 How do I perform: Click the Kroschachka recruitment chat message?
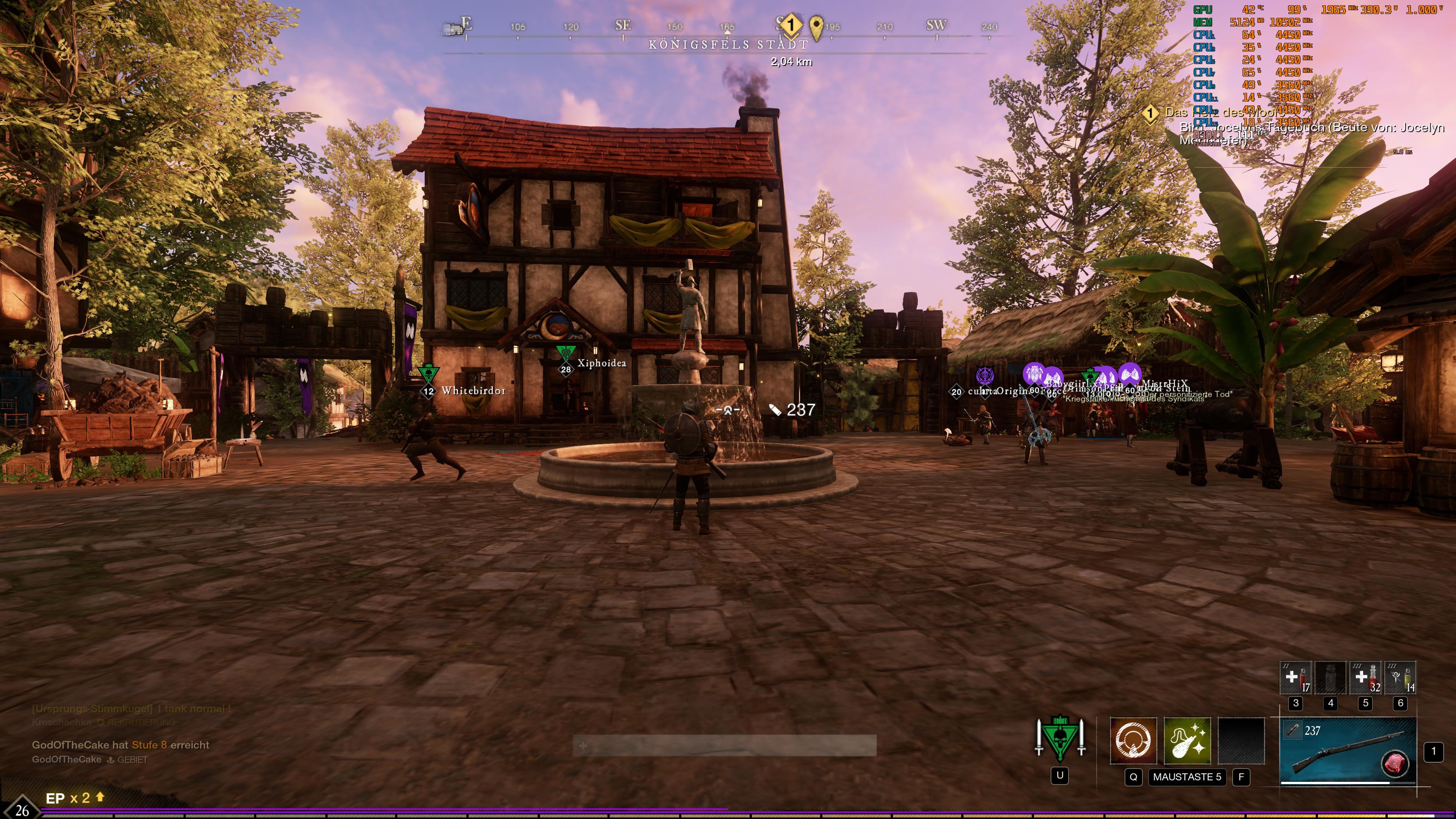pos(104,722)
